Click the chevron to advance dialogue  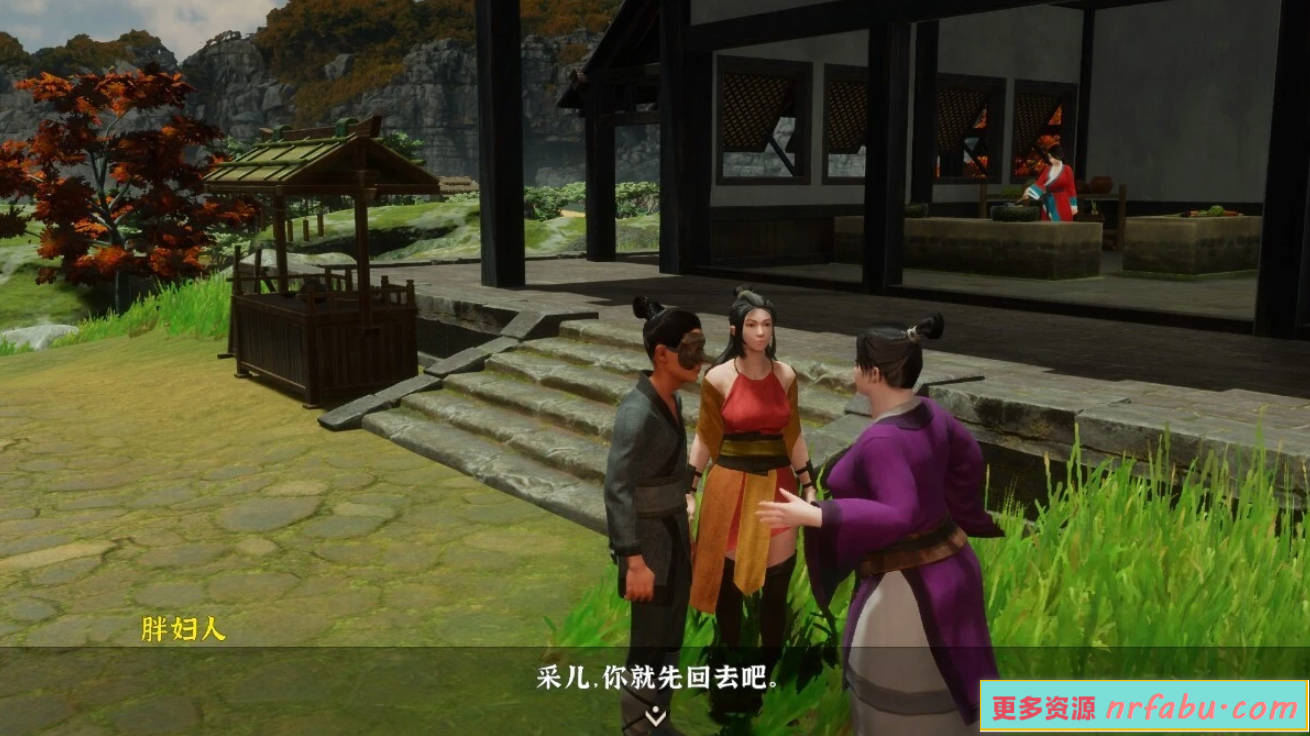click(x=655, y=717)
